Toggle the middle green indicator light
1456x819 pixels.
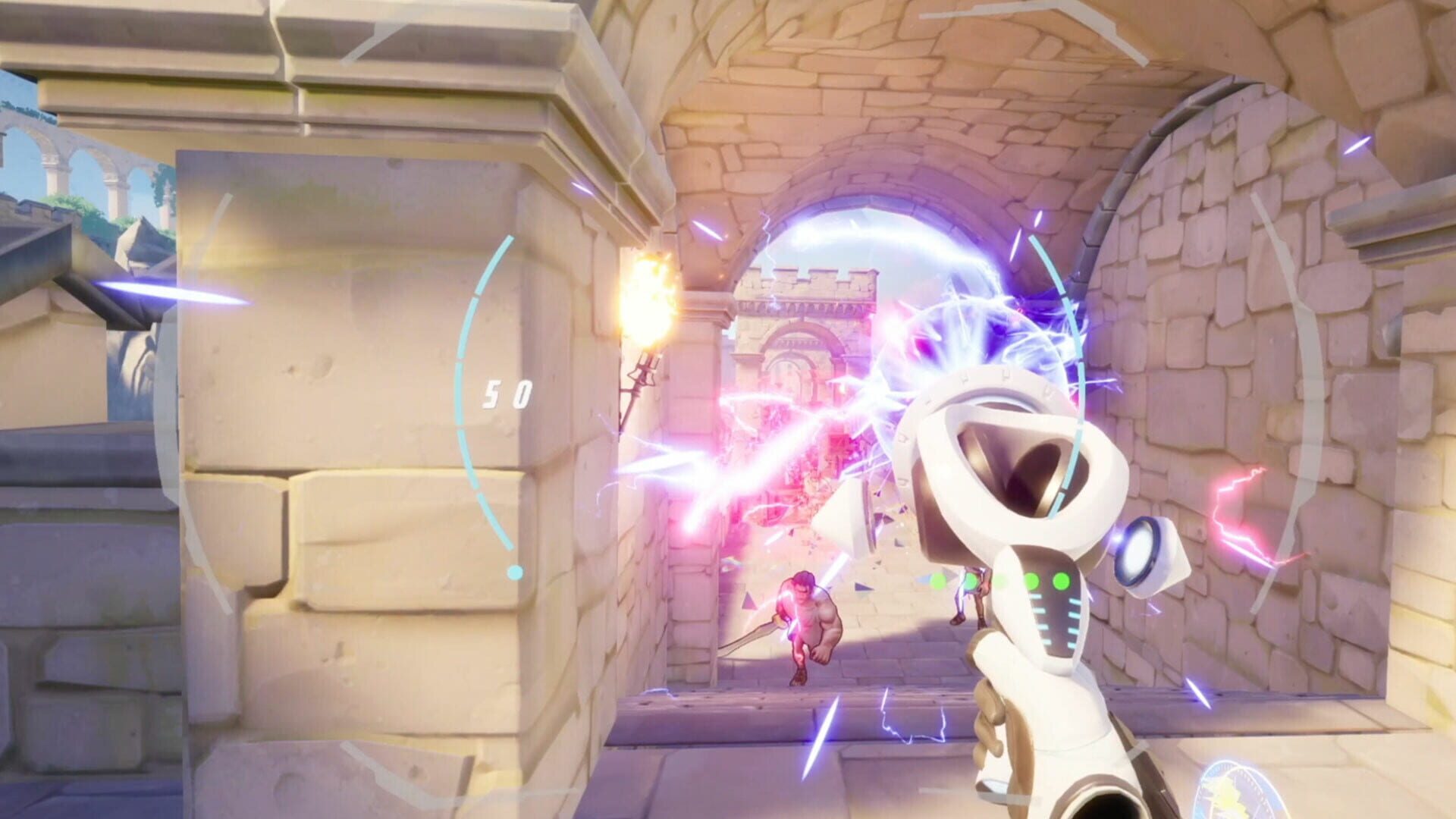[1000, 581]
